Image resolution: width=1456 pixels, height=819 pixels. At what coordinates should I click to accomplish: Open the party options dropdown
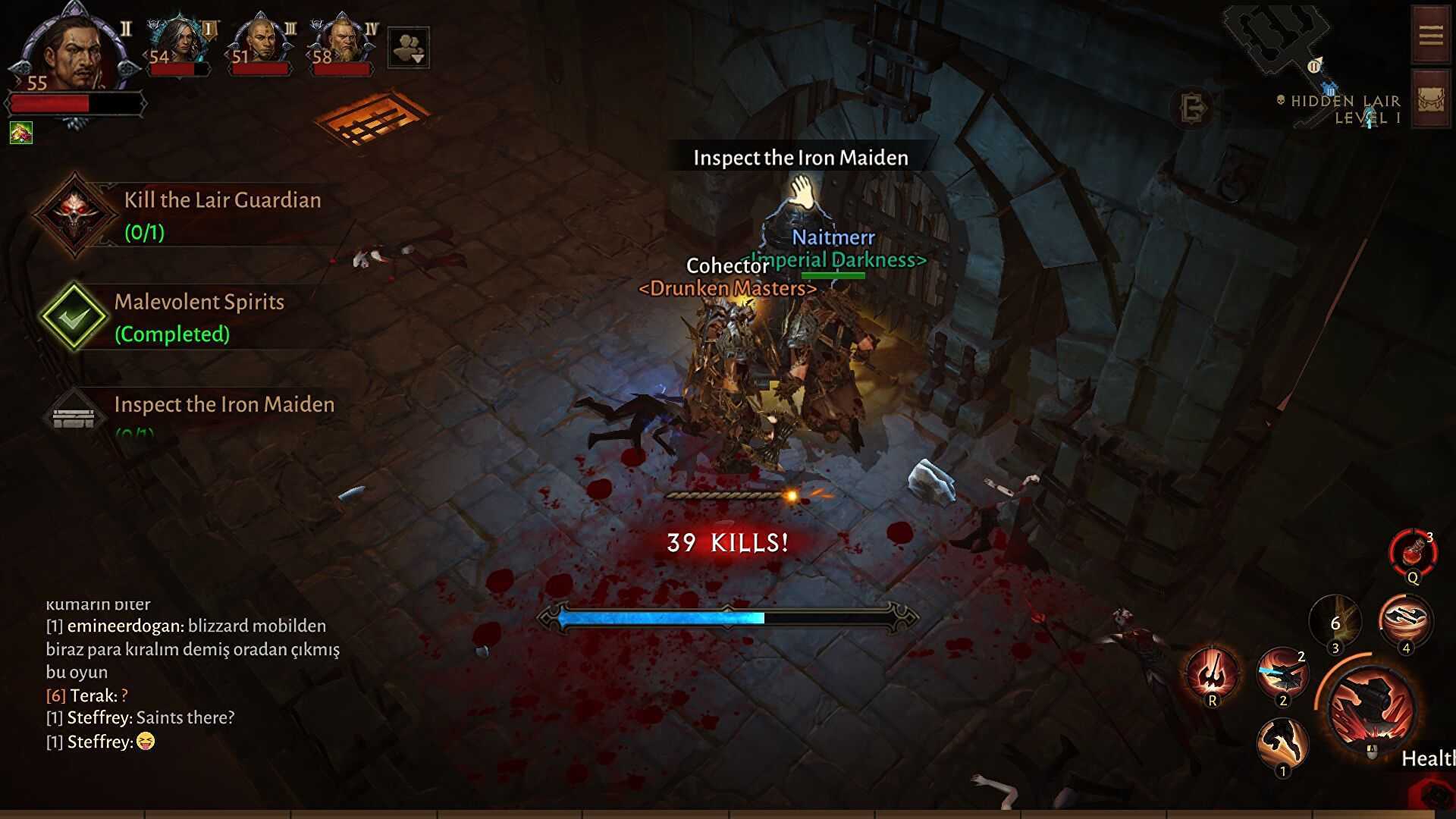(x=408, y=48)
